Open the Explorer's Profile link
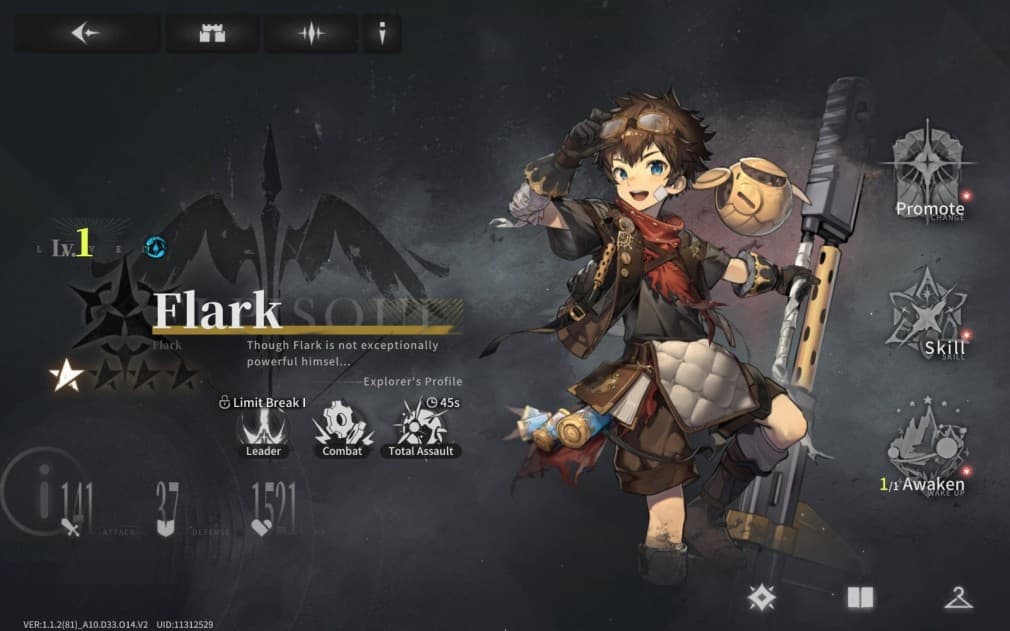 413,381
